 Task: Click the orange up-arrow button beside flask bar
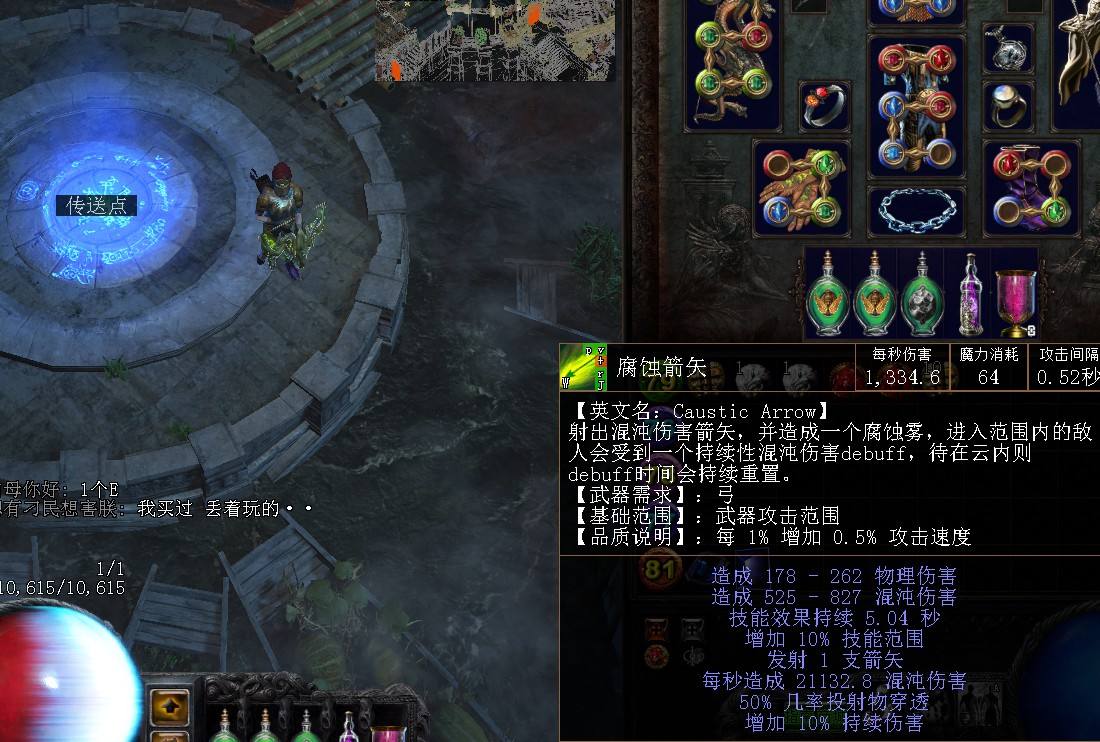tap(169, 706)
